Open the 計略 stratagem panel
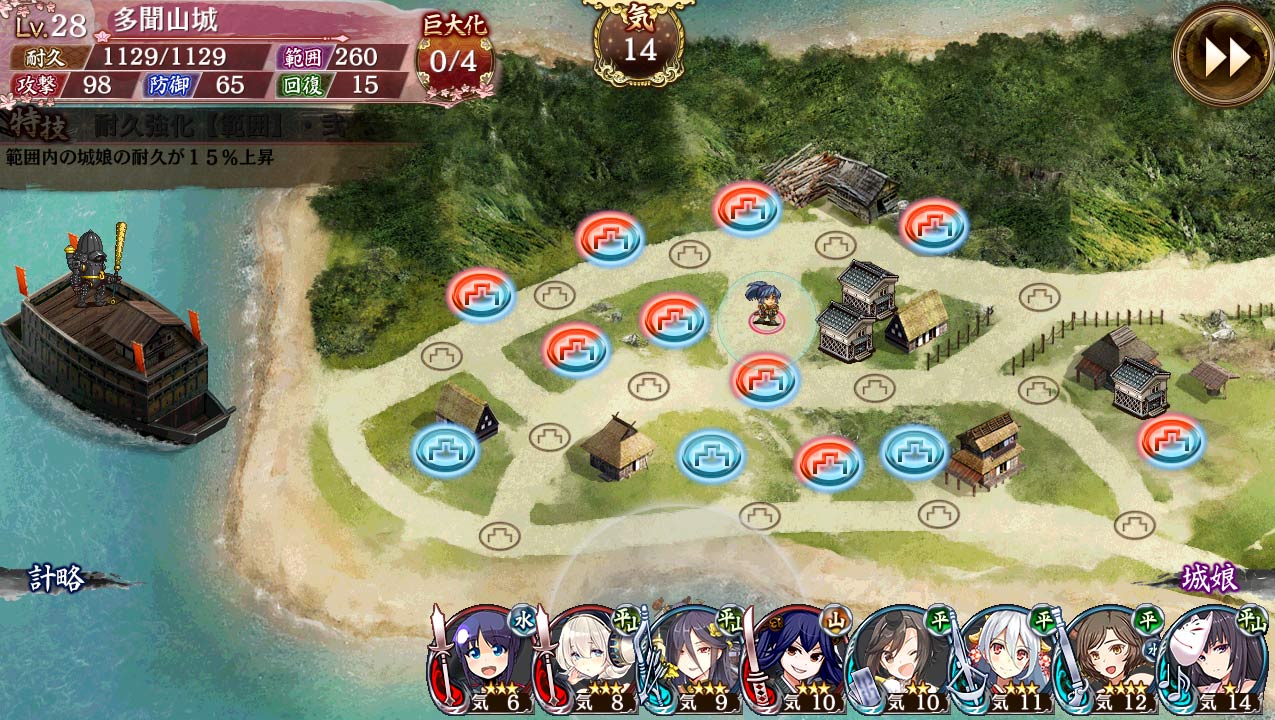Screen dimensions: 1275x720 click(58, 578)
